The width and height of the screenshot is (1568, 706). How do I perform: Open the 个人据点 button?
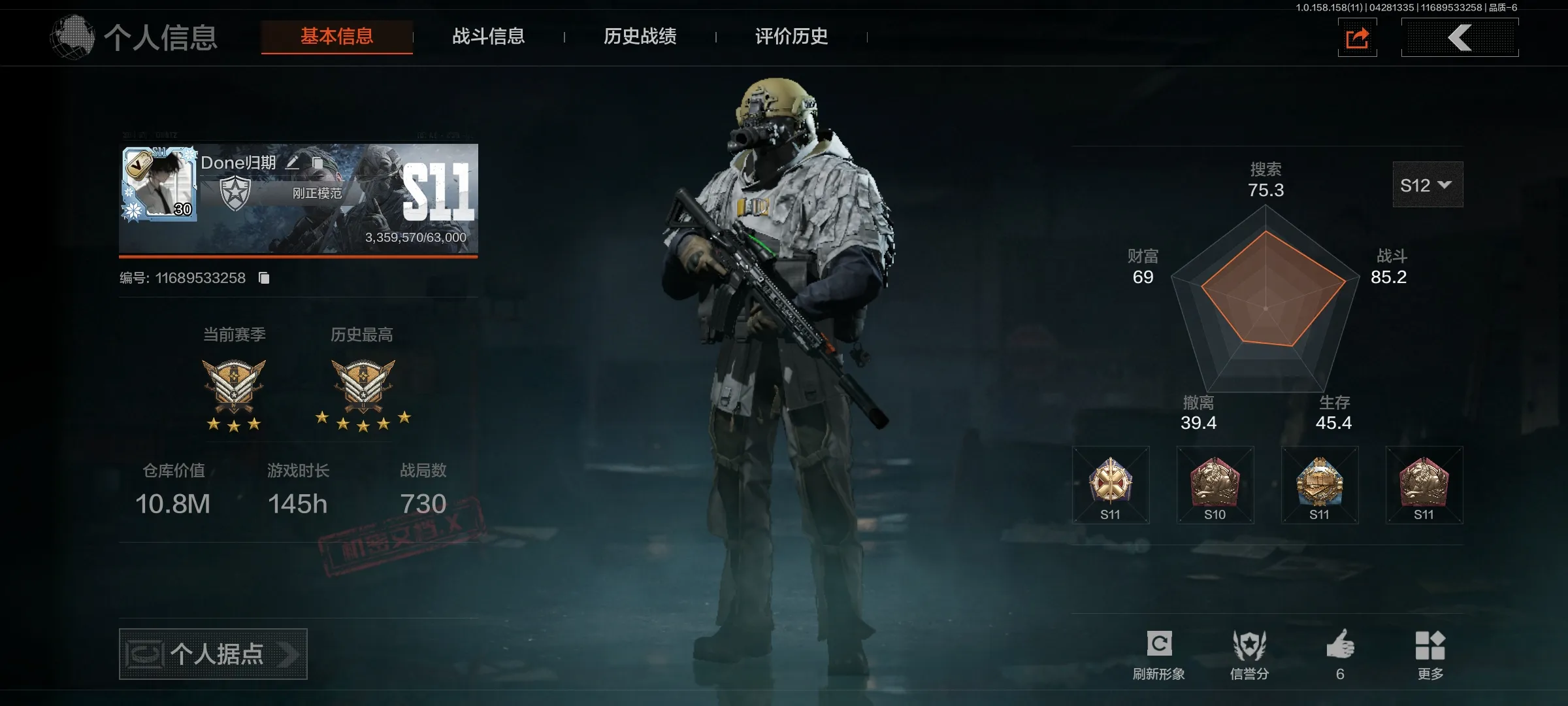pyautogui.click(x=213, y=654)
